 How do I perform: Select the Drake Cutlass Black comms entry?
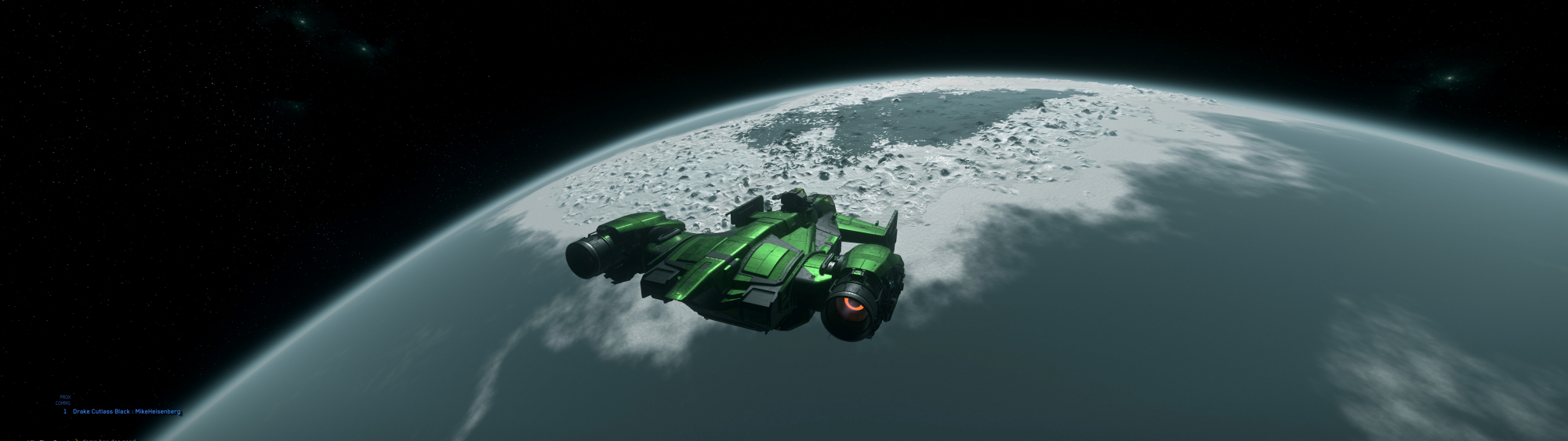click(125, 411)
